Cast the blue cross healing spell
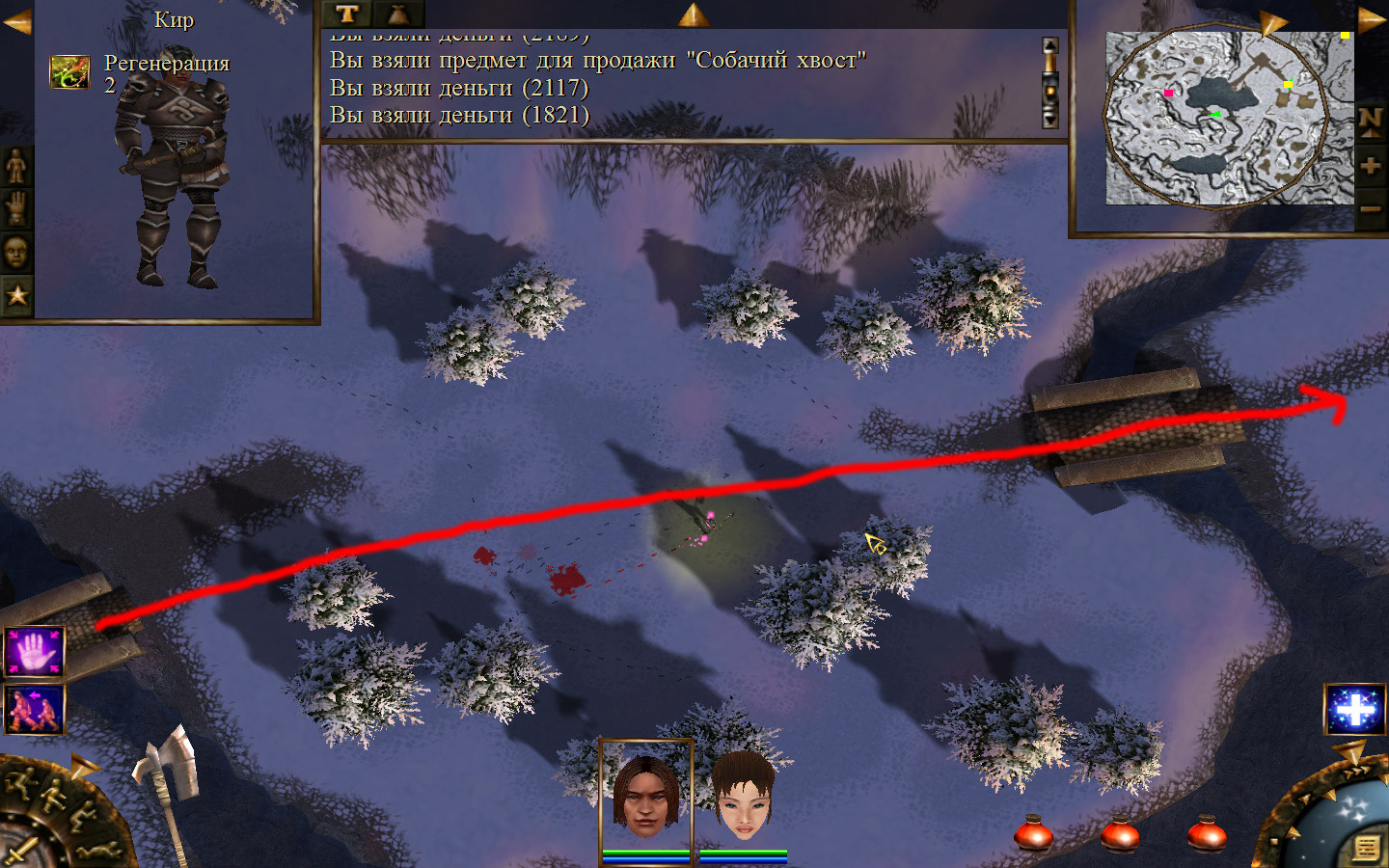 tap(1354, 710)
